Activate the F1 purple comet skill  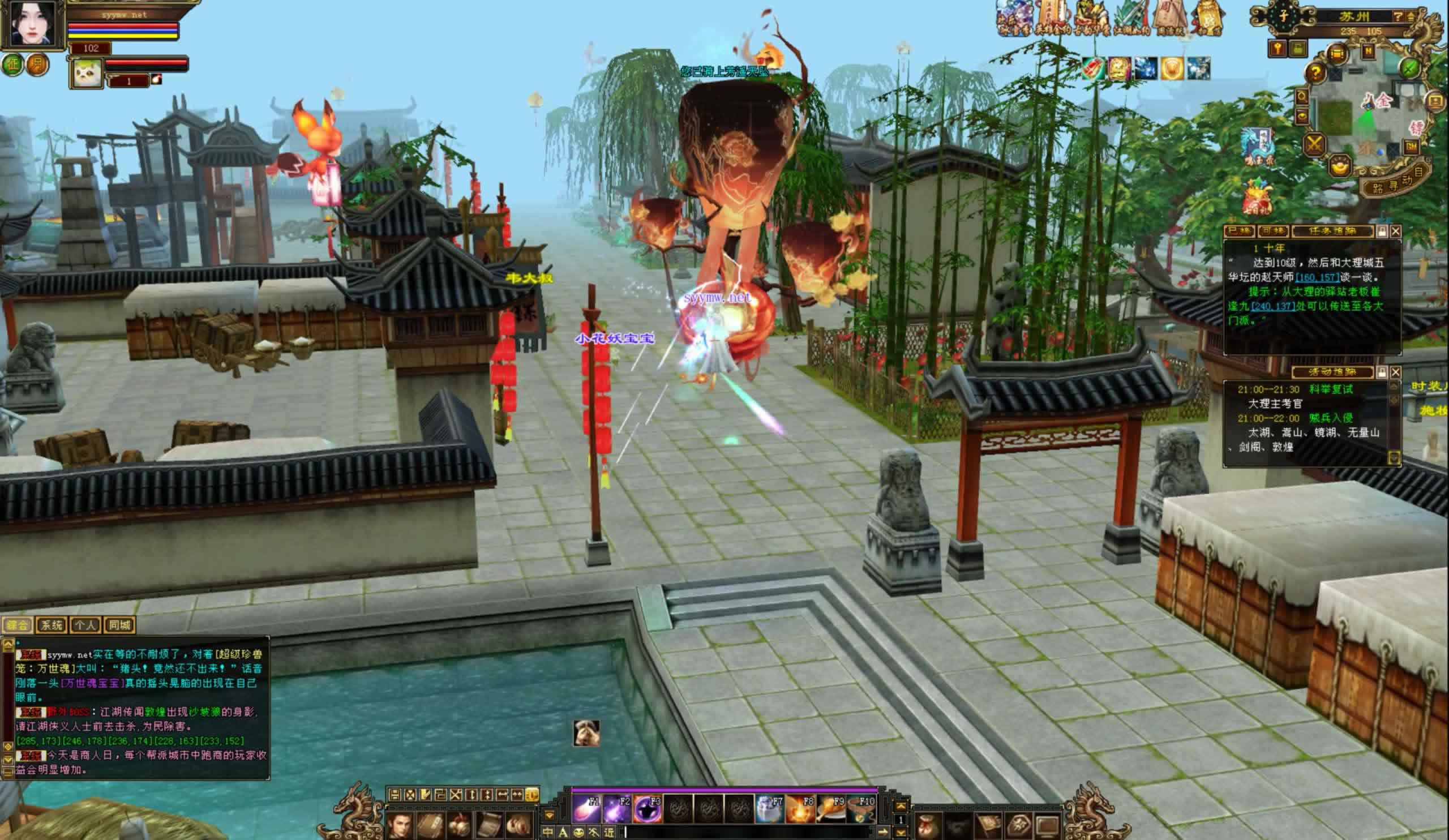[586, 810]
